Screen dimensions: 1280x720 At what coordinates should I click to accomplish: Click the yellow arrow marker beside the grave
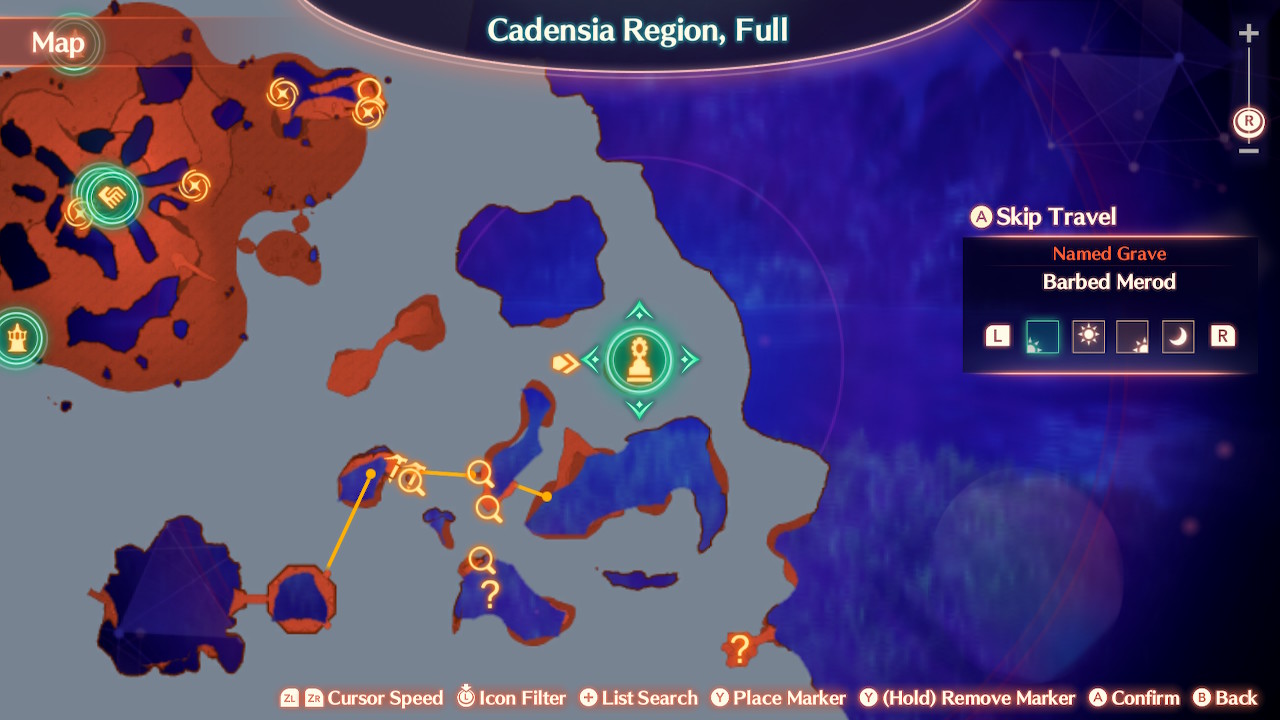tap(566, 363)
